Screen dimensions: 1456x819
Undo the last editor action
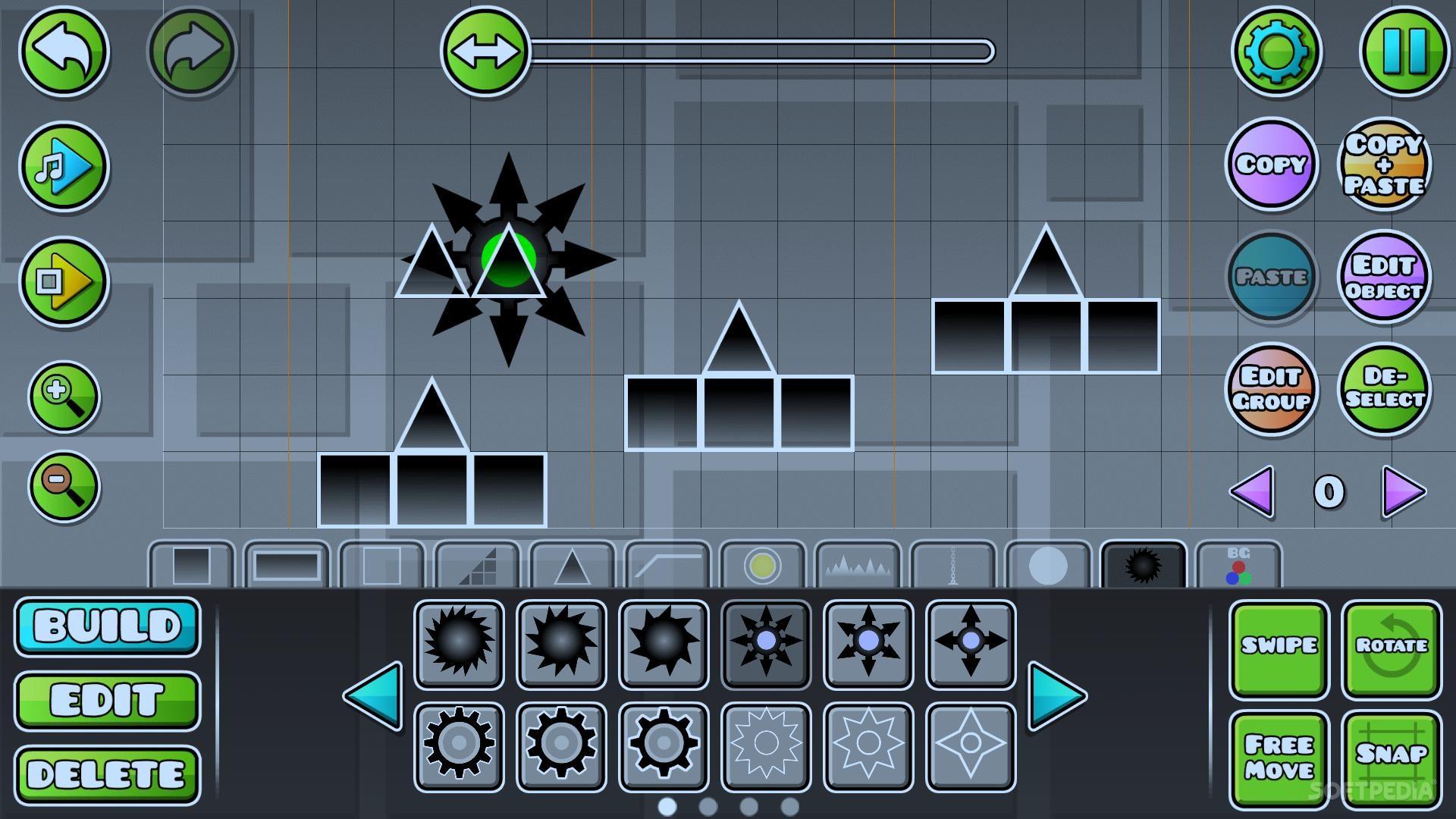click(64, 51)
